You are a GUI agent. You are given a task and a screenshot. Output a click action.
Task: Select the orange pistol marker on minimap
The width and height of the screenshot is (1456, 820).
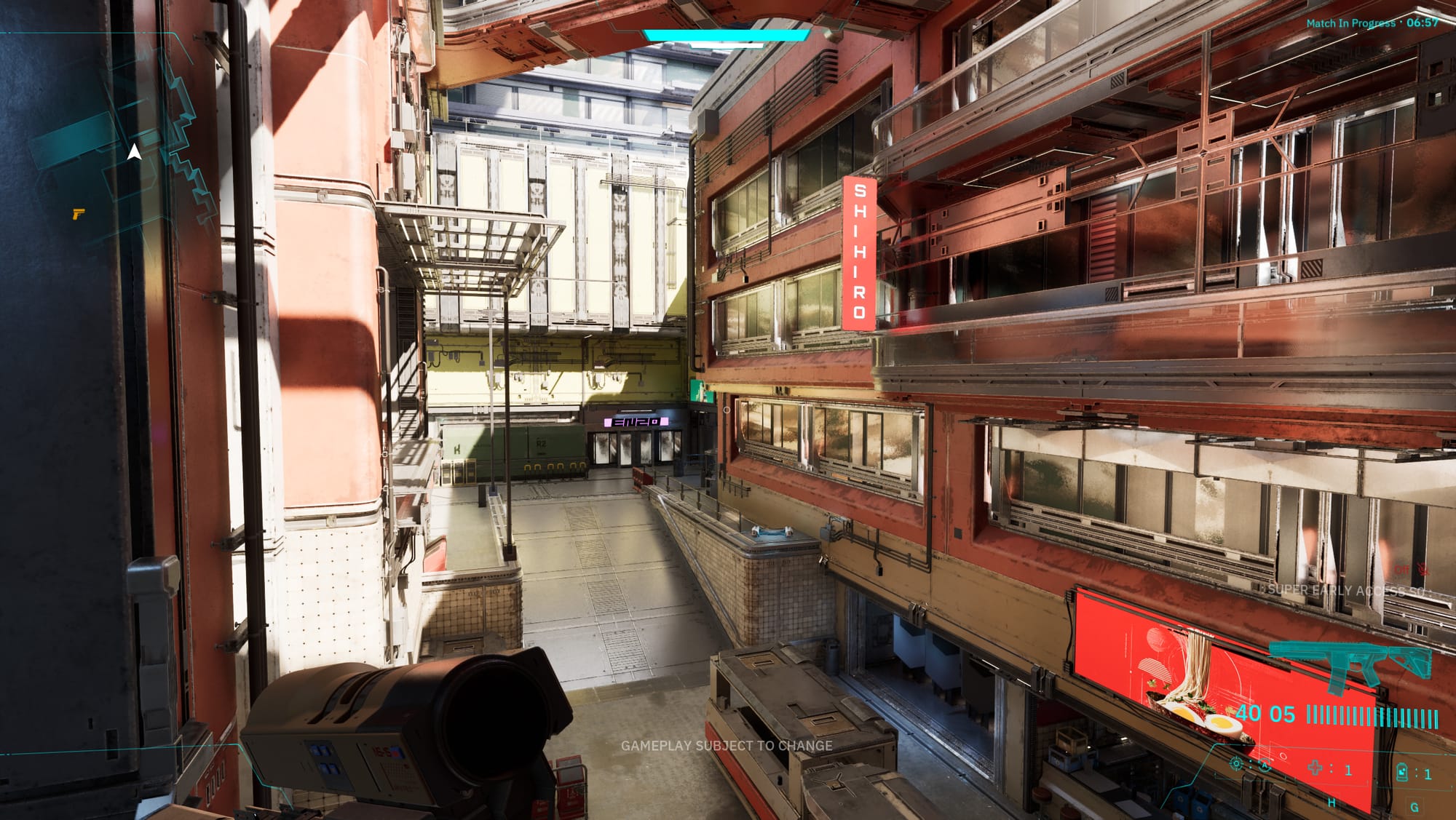click(78, 214)
